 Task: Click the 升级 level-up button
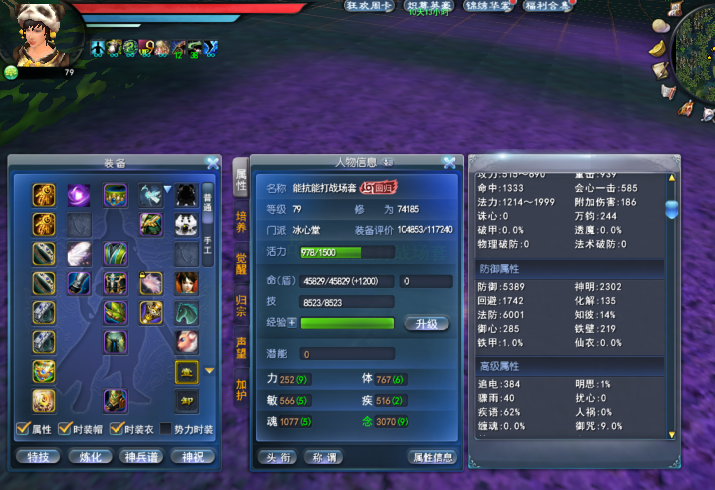coord(427,324)
